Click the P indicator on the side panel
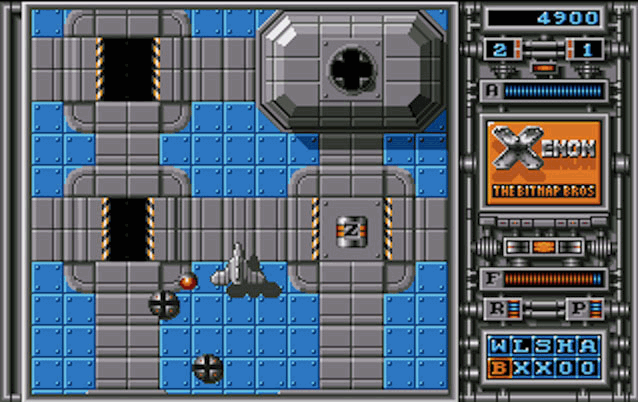Viewport: 638px width, 402px height. tap(579, 309)
